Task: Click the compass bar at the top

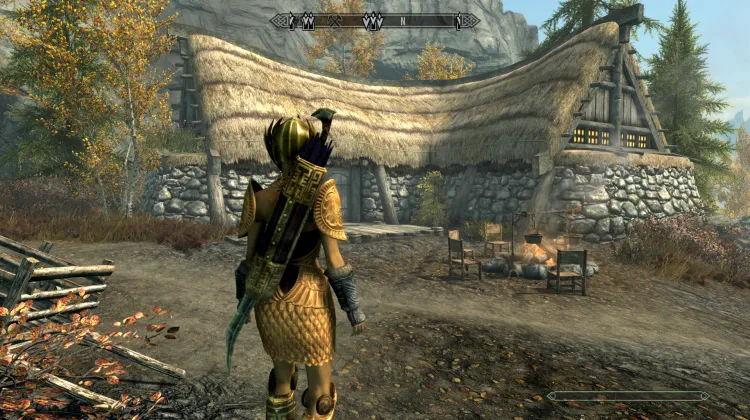Action: pyautogui.click(x=374, y=20)
